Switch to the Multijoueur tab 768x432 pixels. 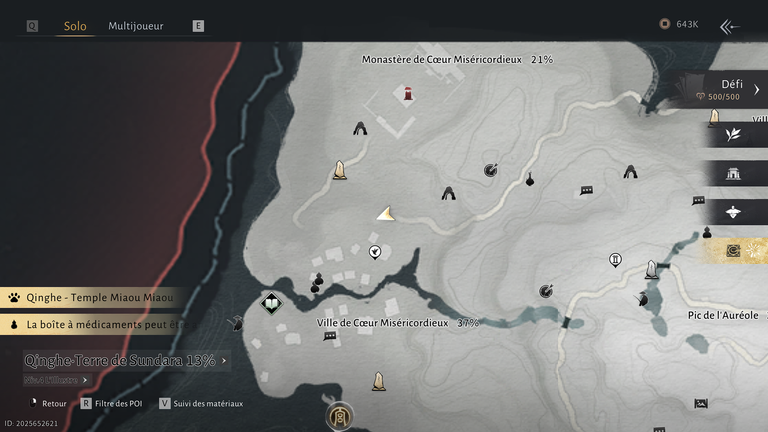136,26
